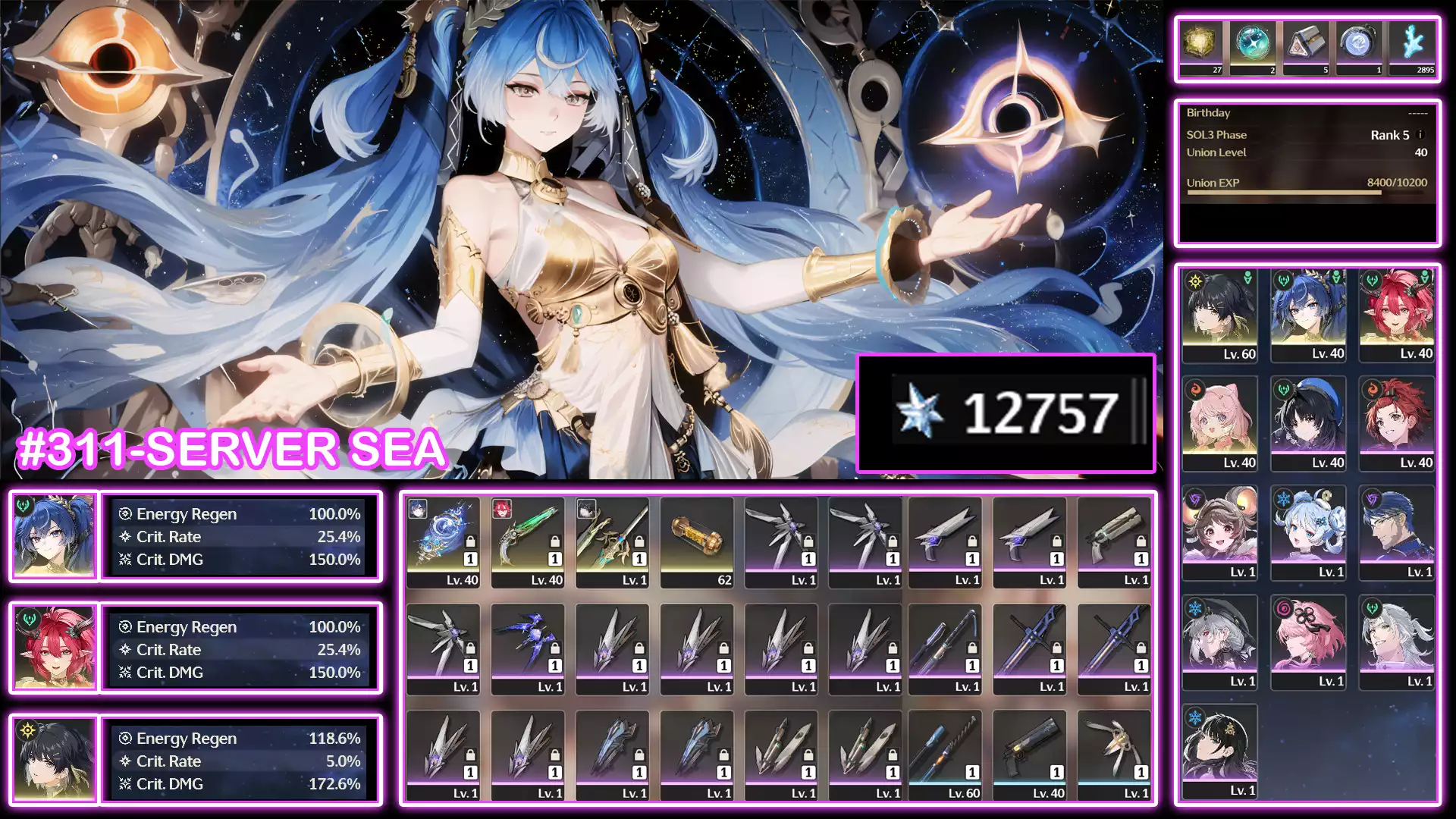
Task: Click the info icon next to Rank 5
Action: pyautogui.click(x=1421, y=134)
